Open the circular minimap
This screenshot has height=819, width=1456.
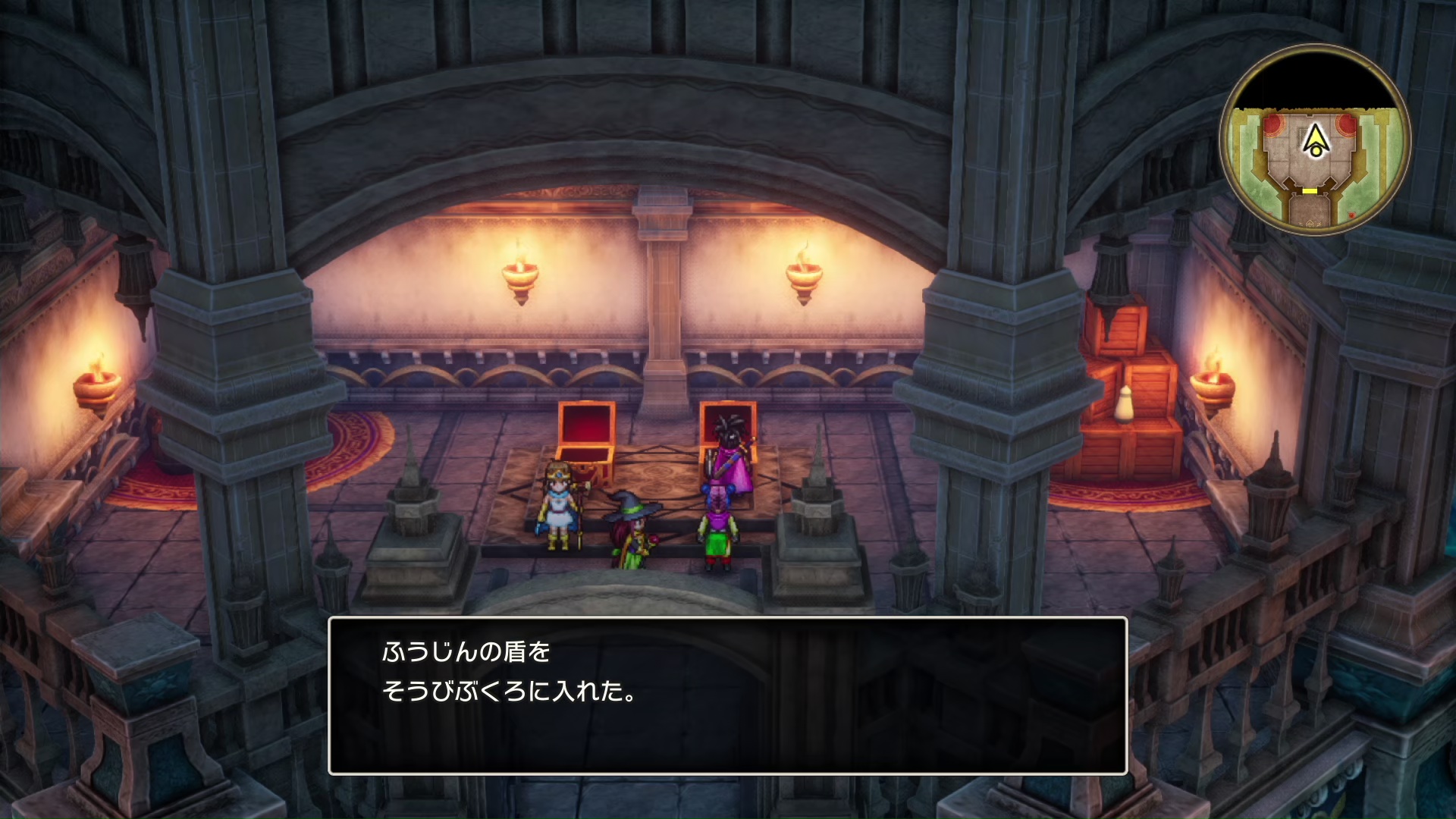[1315, 141]
